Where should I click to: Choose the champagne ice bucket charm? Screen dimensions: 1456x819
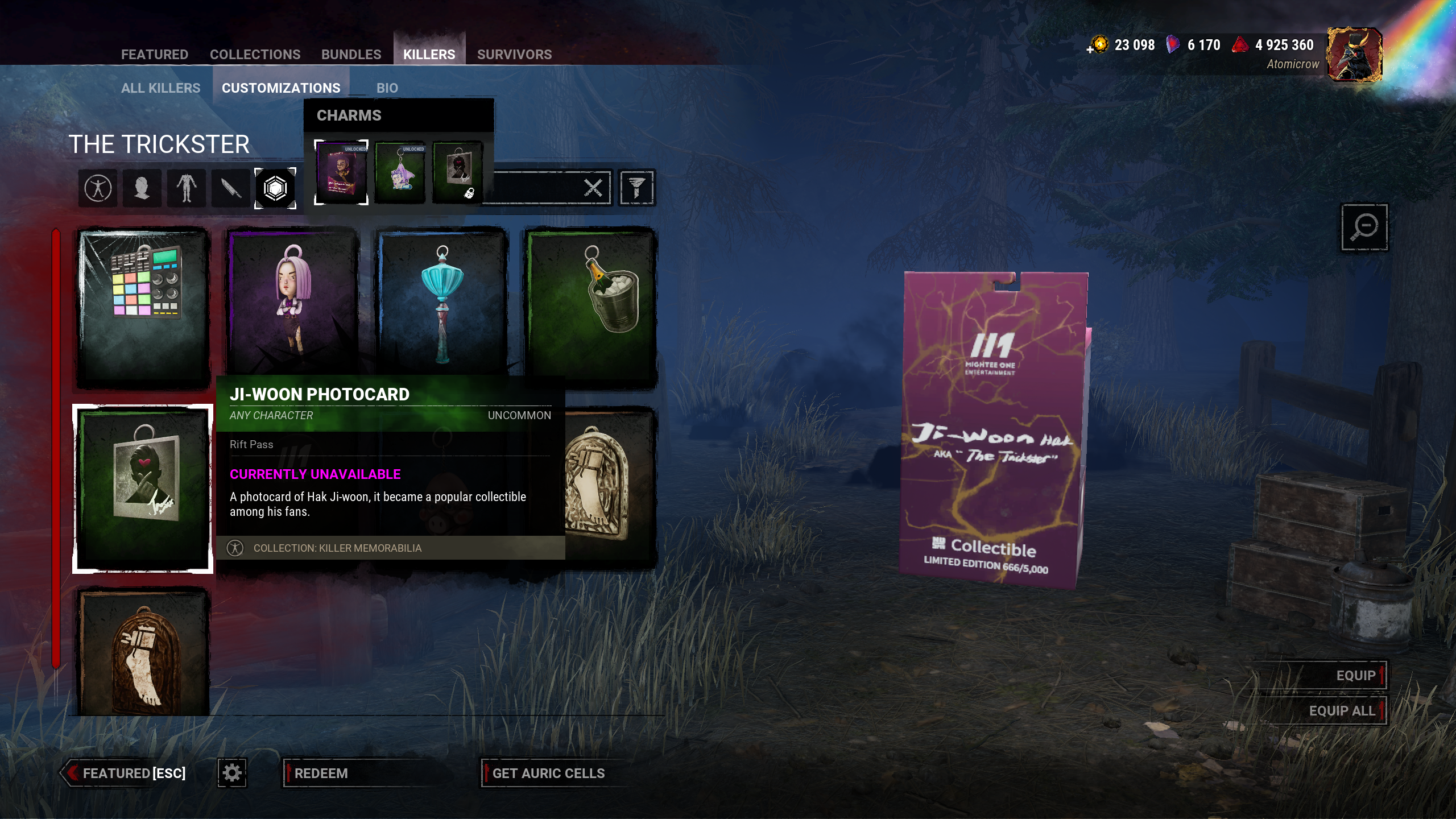coord(591,307)
